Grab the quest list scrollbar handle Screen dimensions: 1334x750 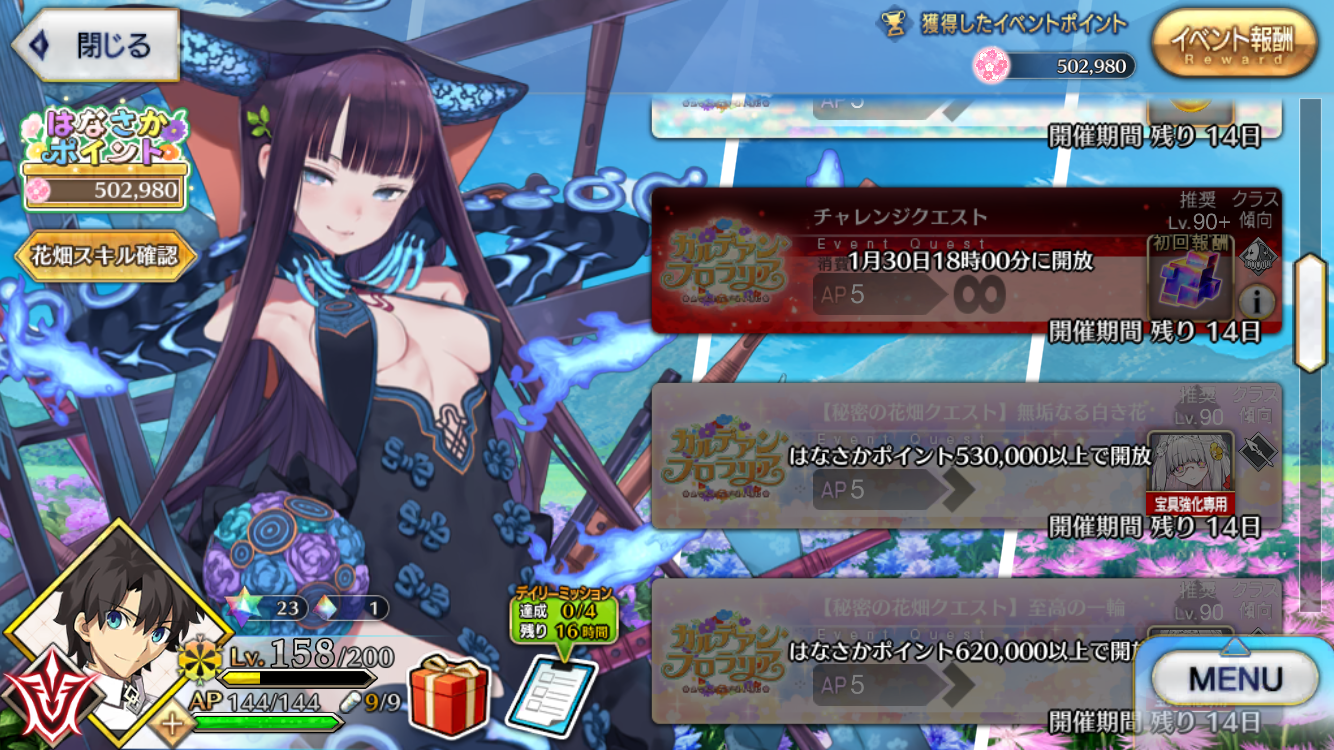tap(1308, 313)
